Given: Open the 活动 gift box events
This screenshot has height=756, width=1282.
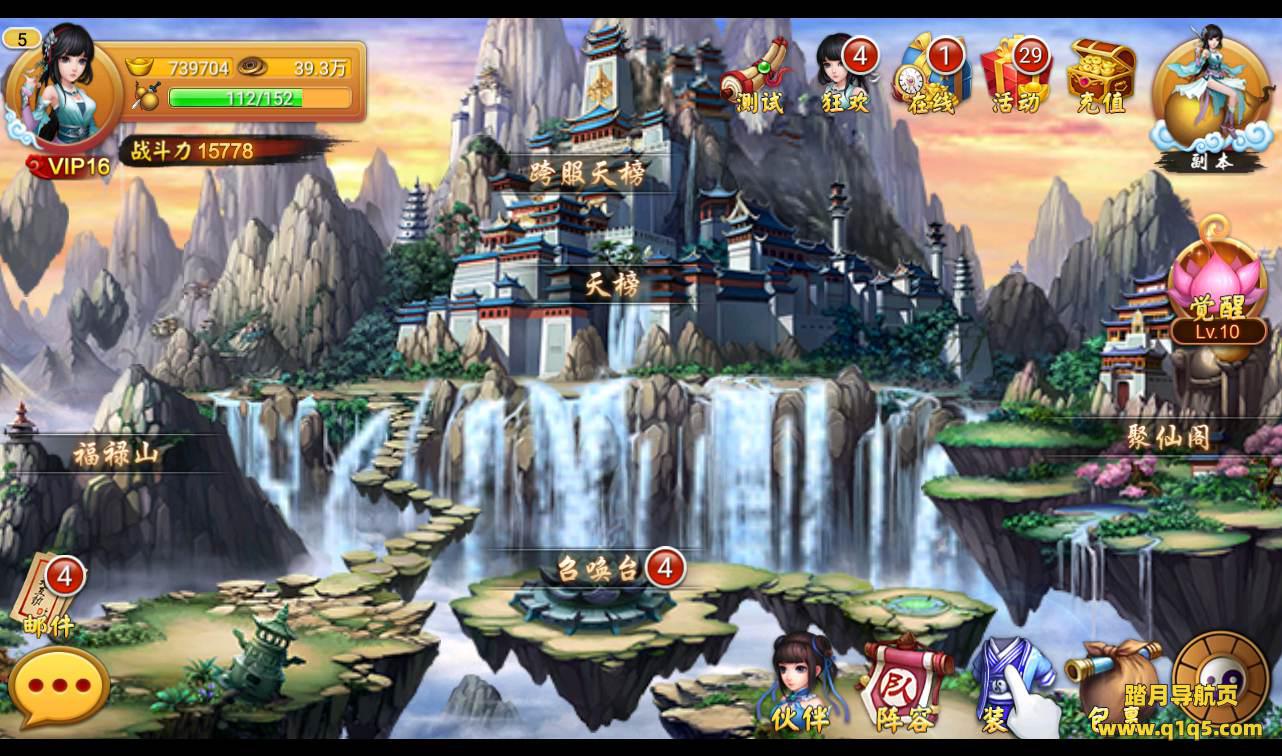Looking at the screenshot, I should click(x=1015, y=76).
